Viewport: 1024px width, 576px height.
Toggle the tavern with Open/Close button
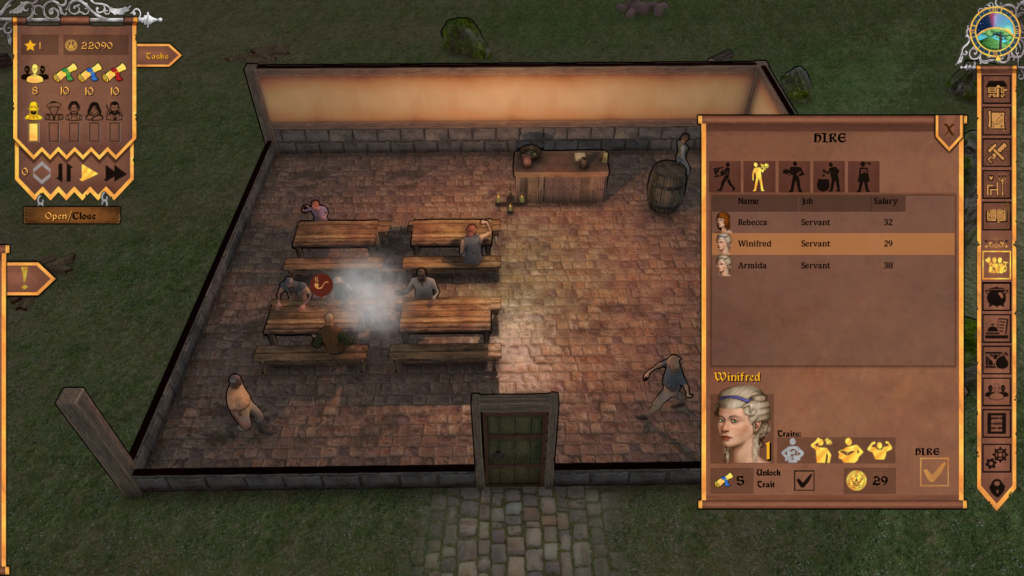72,215
